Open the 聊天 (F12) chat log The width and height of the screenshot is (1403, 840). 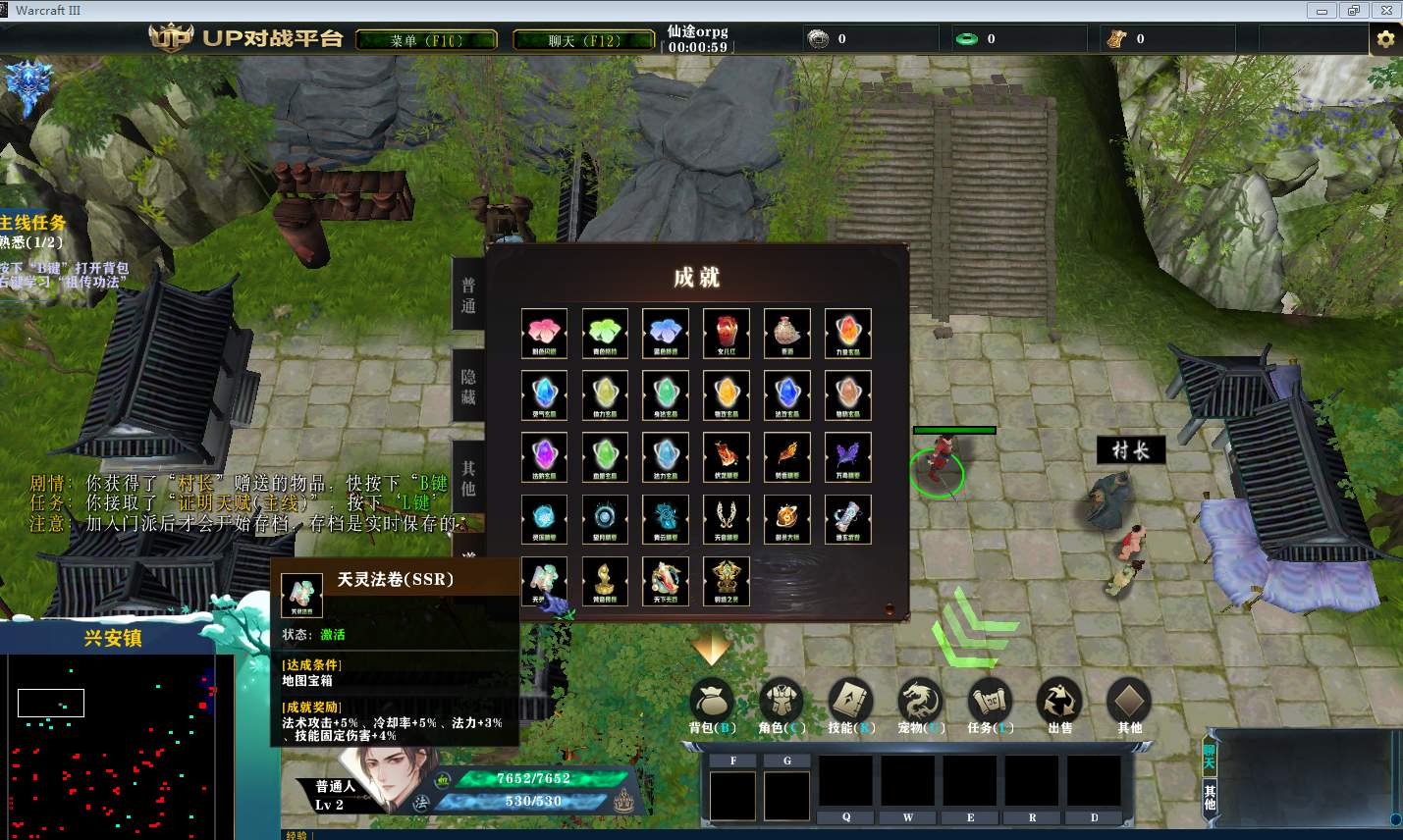click(x=585, y=40)
